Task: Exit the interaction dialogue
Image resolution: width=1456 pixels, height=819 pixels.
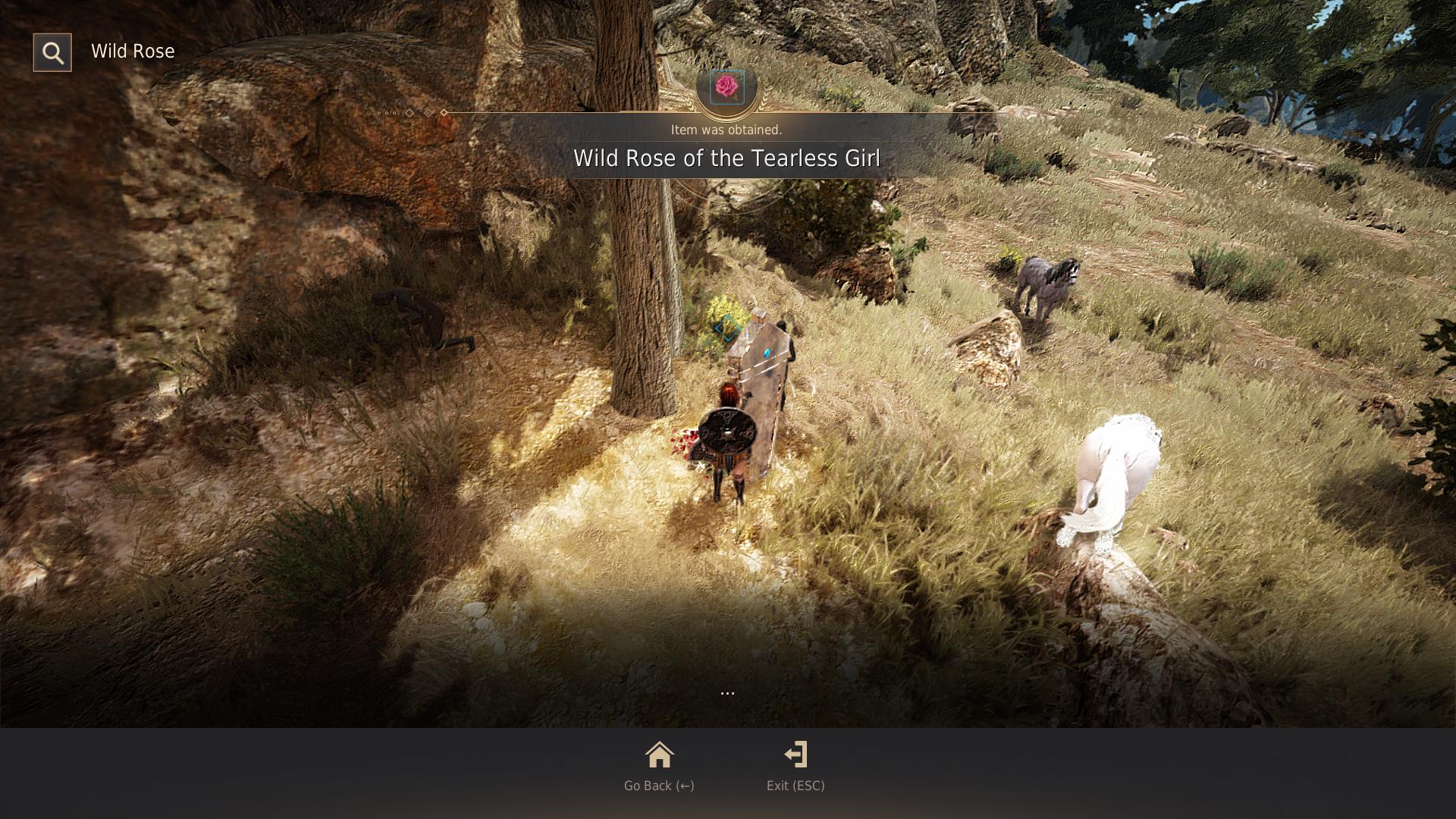Action: coord(795,766)
